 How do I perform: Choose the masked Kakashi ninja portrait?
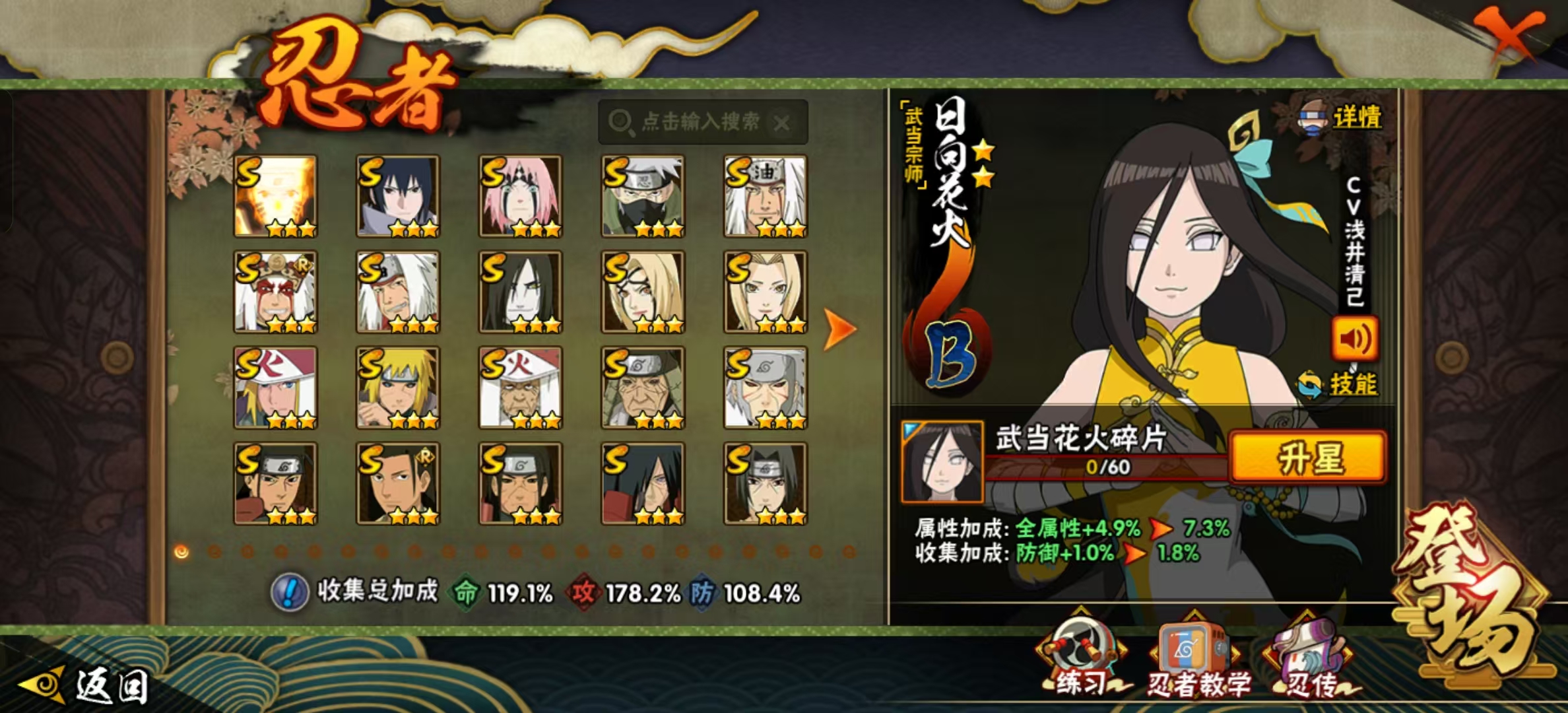pyautogui.click(x=643, y=196)
